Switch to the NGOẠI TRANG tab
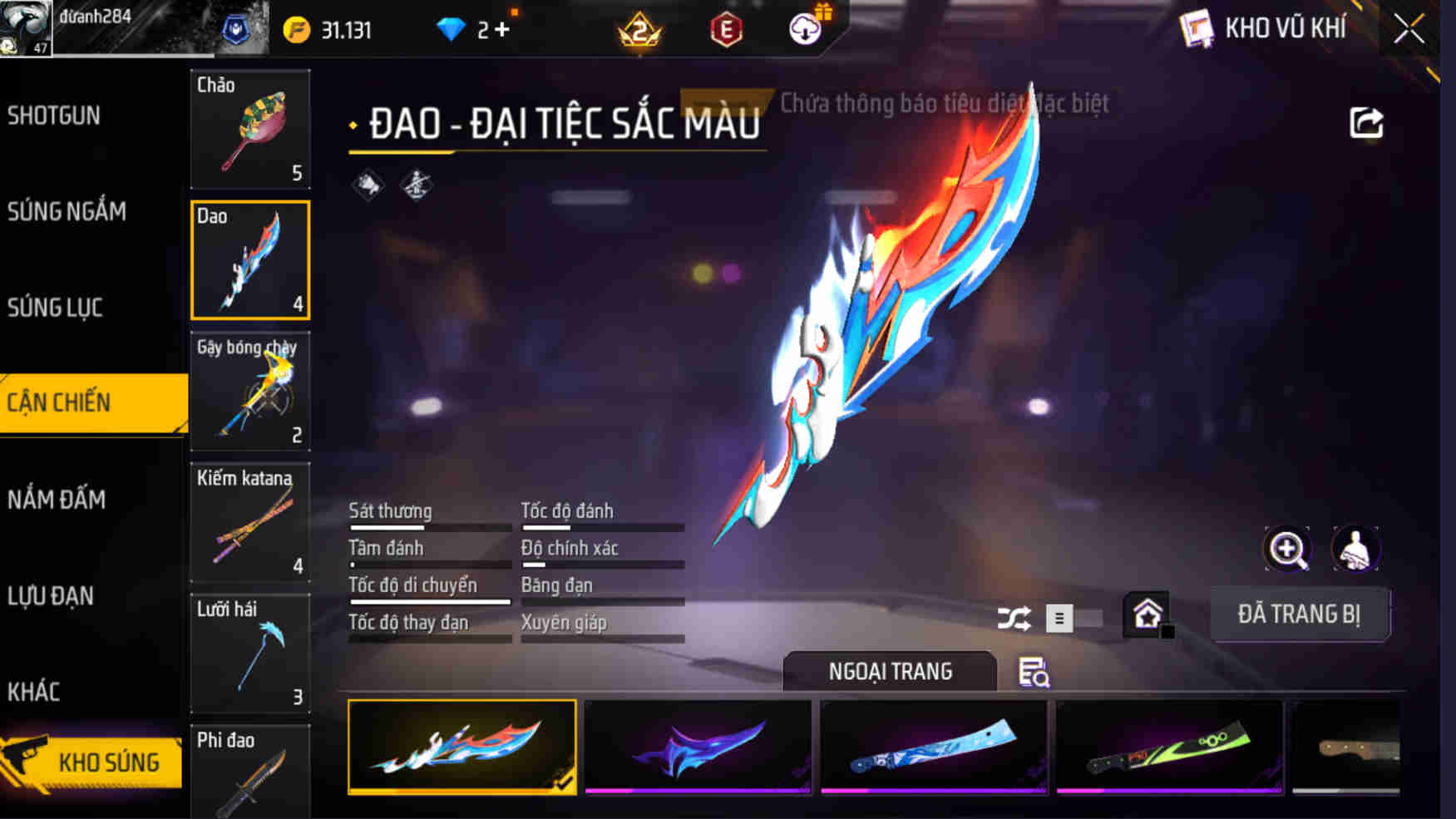Screen dimensions: 1456x819 click(888, 672)
